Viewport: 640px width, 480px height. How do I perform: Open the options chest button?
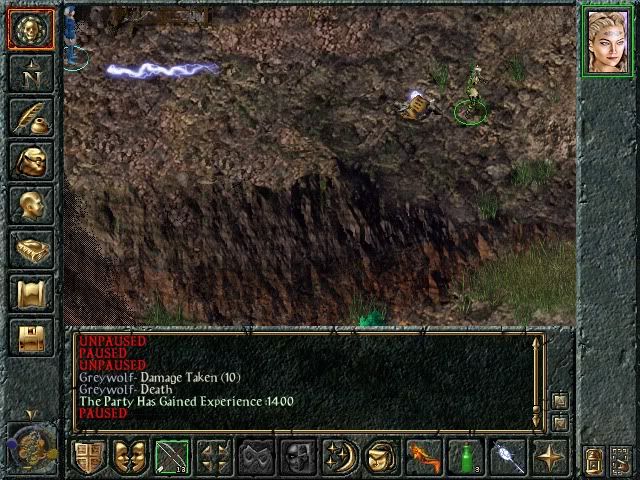[31, 336]
